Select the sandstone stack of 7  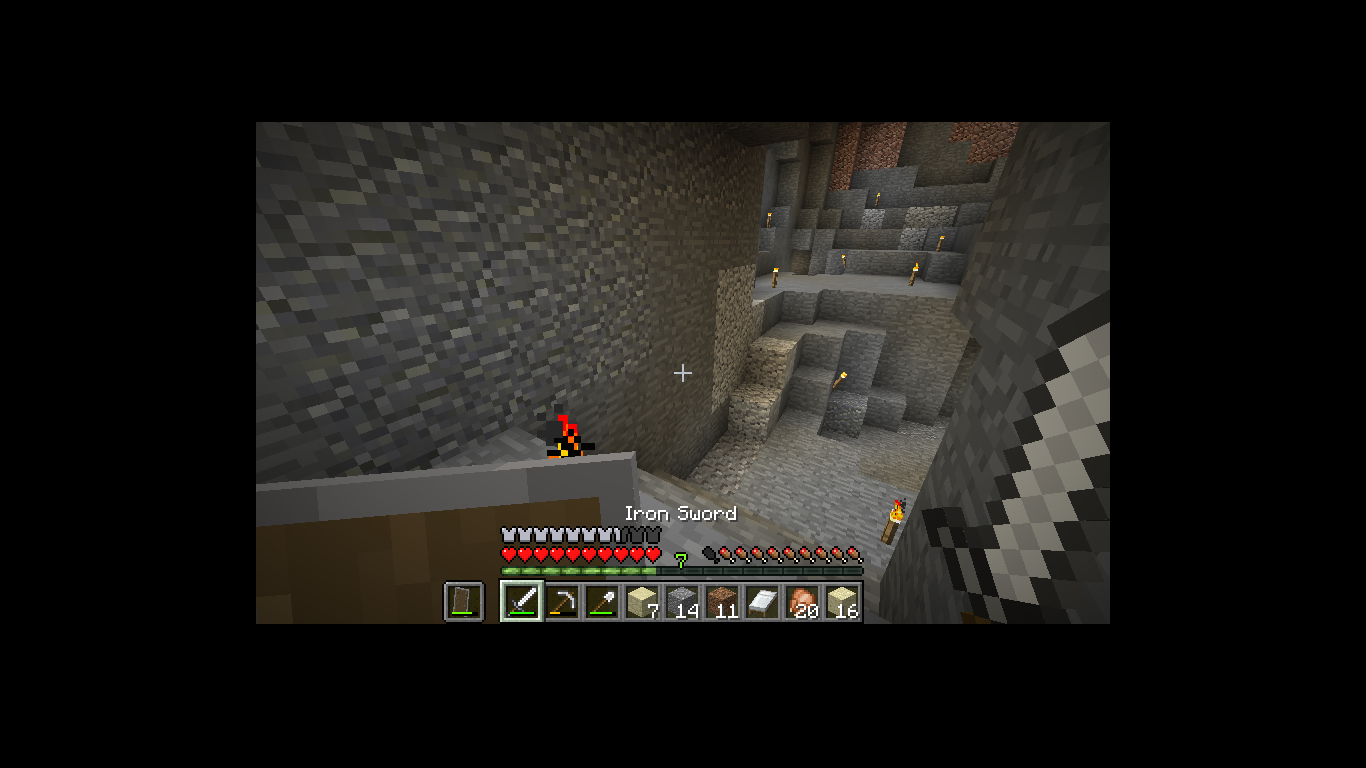(x=642, y=601)
